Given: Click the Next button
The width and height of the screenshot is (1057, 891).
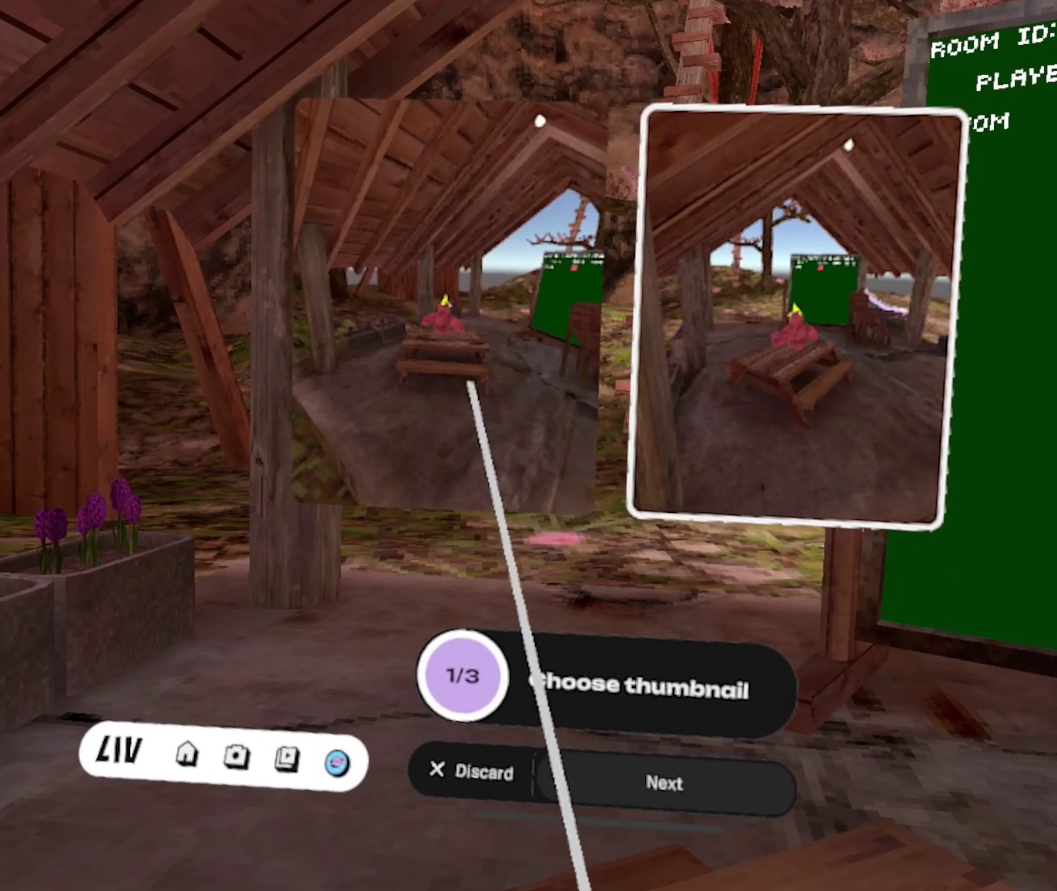Looking at the screenshot, I should coord(665,783).
